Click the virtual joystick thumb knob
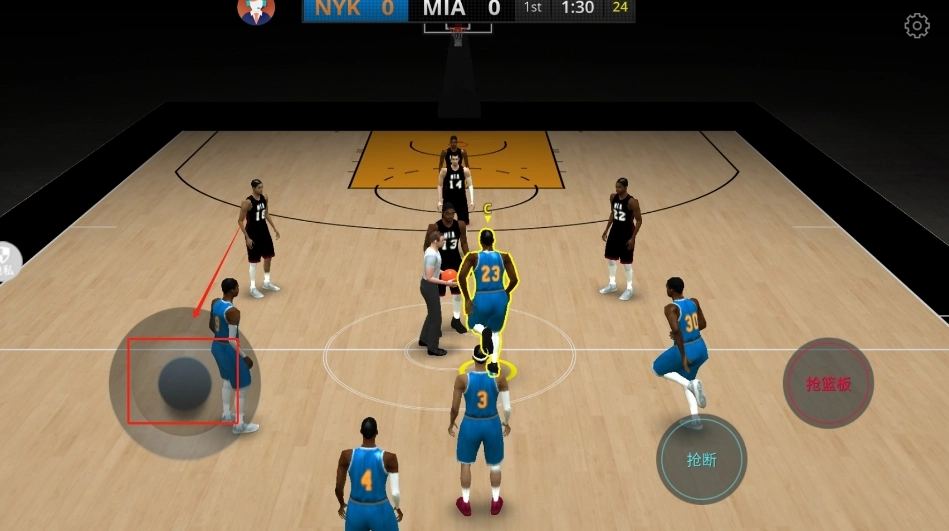The image size is (949, 531). 185,382
